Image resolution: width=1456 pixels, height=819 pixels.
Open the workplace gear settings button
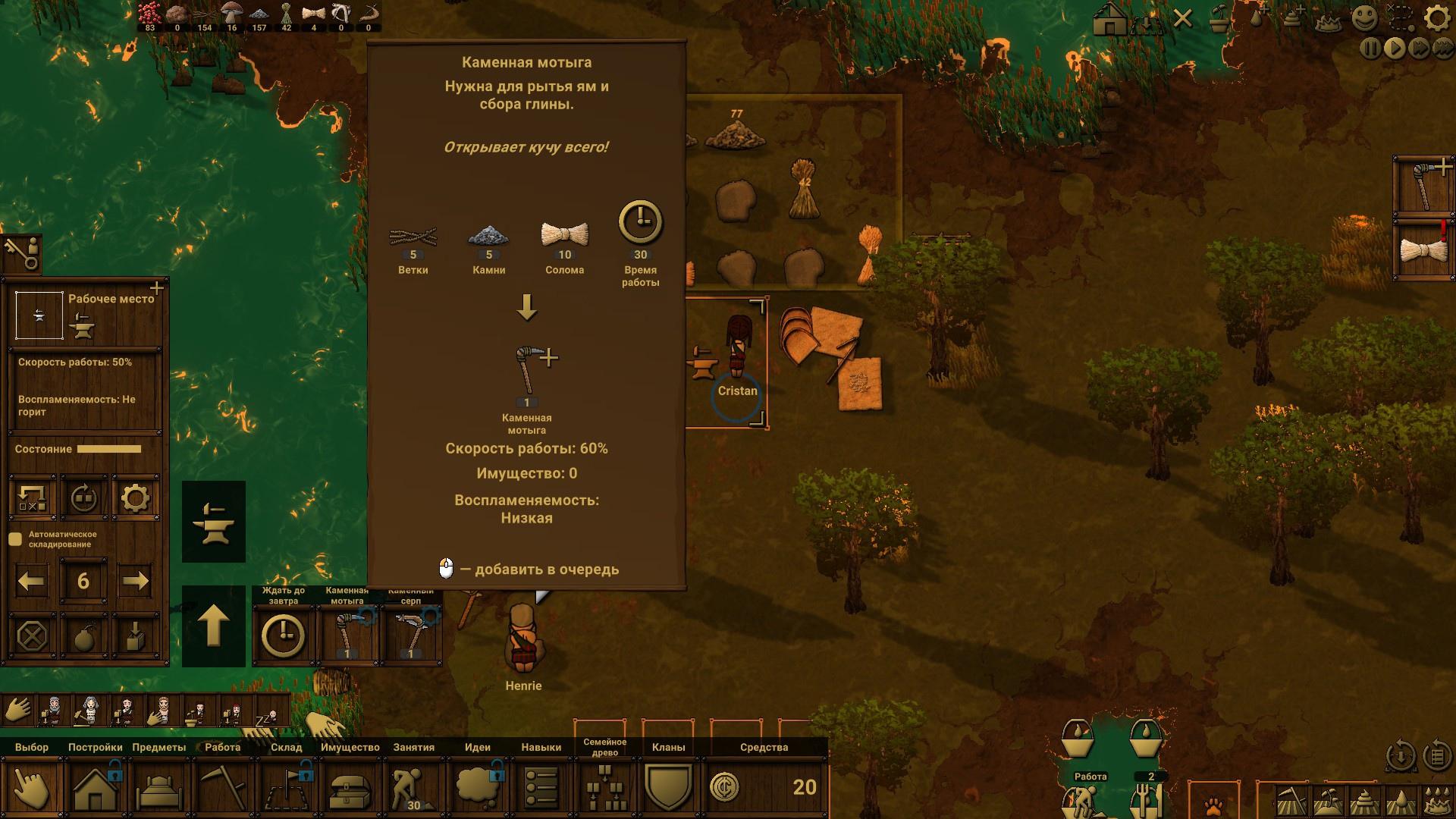click(x=135, y=498)
